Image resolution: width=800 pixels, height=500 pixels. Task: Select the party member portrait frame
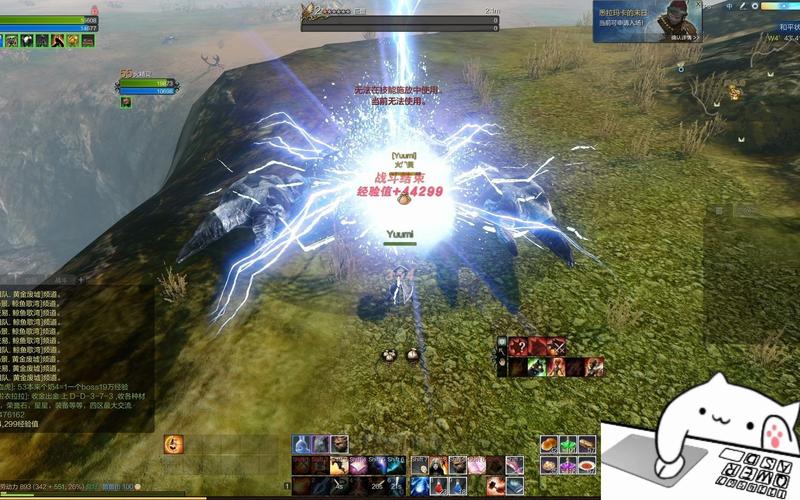pyautogui.click(x=148, y=87)
